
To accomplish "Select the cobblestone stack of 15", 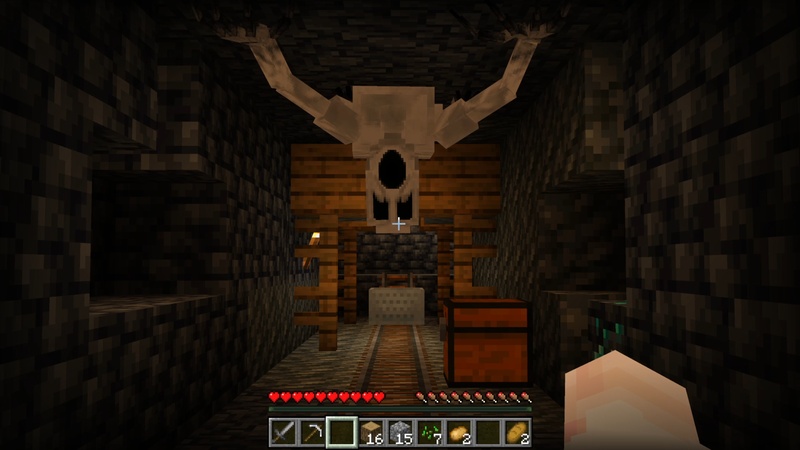I will 400,432.
